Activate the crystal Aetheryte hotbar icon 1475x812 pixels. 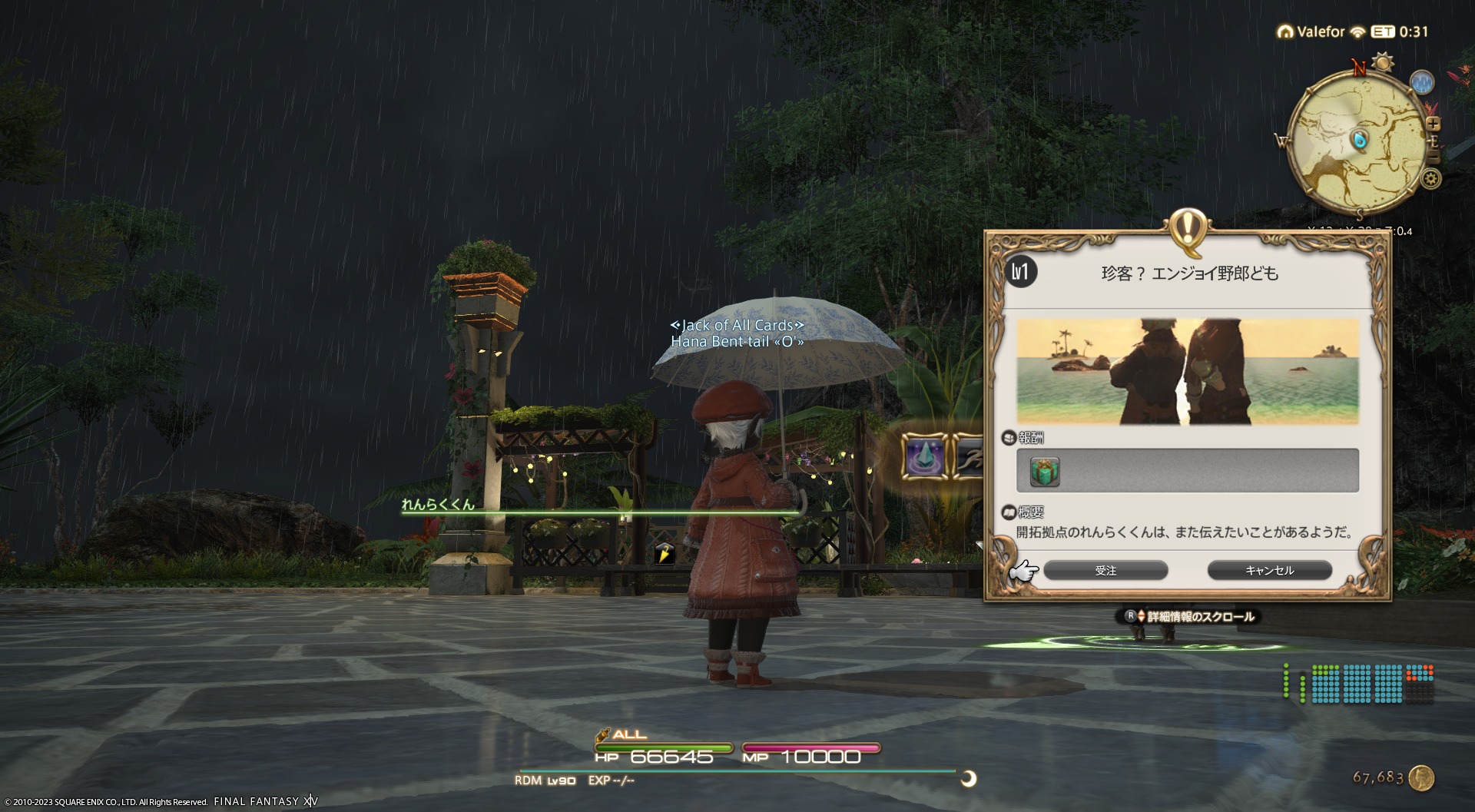coord(925,456)
